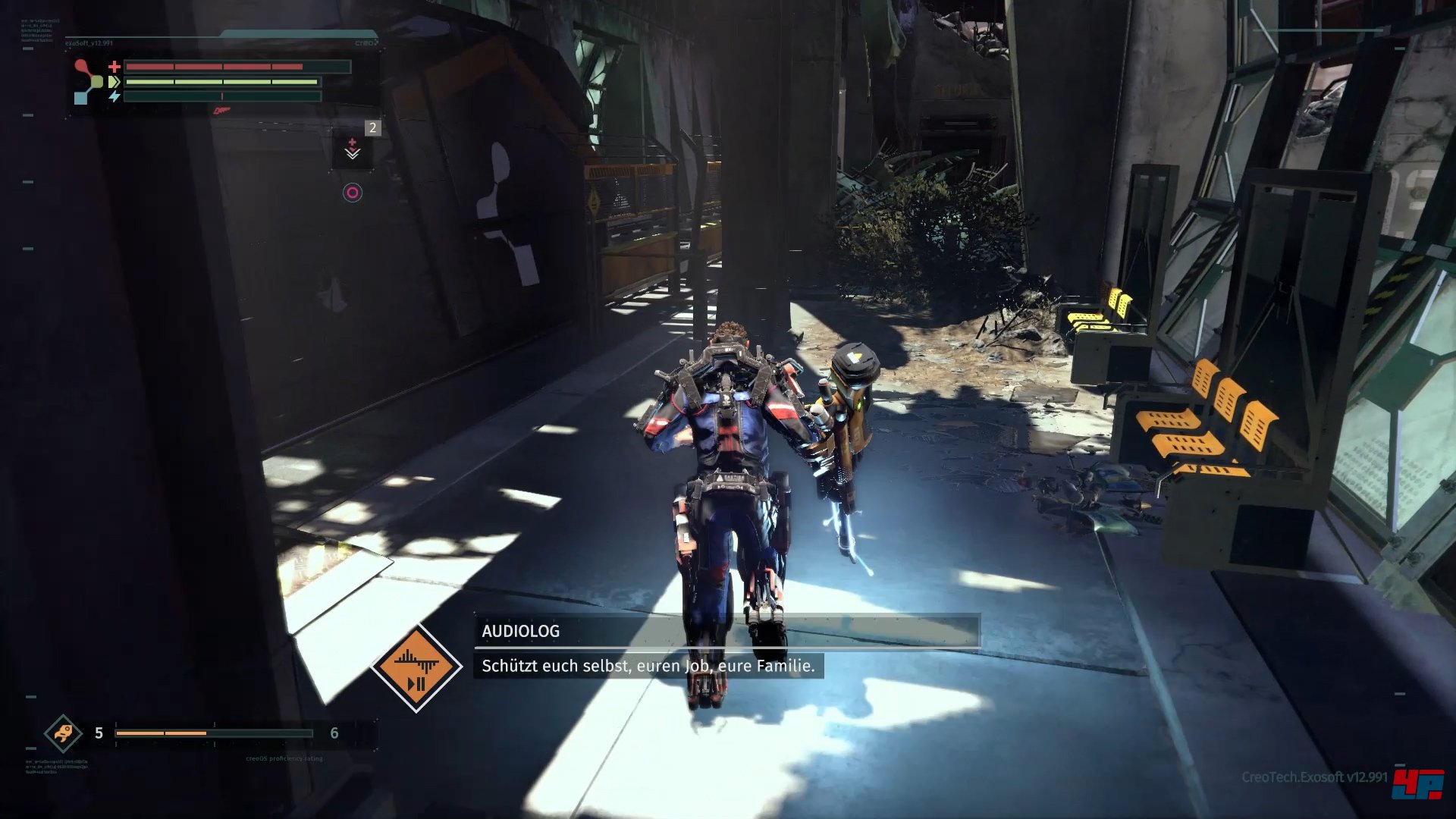Select the health injection implant slot
This screenshot has height=819, width=1456.
353,149
